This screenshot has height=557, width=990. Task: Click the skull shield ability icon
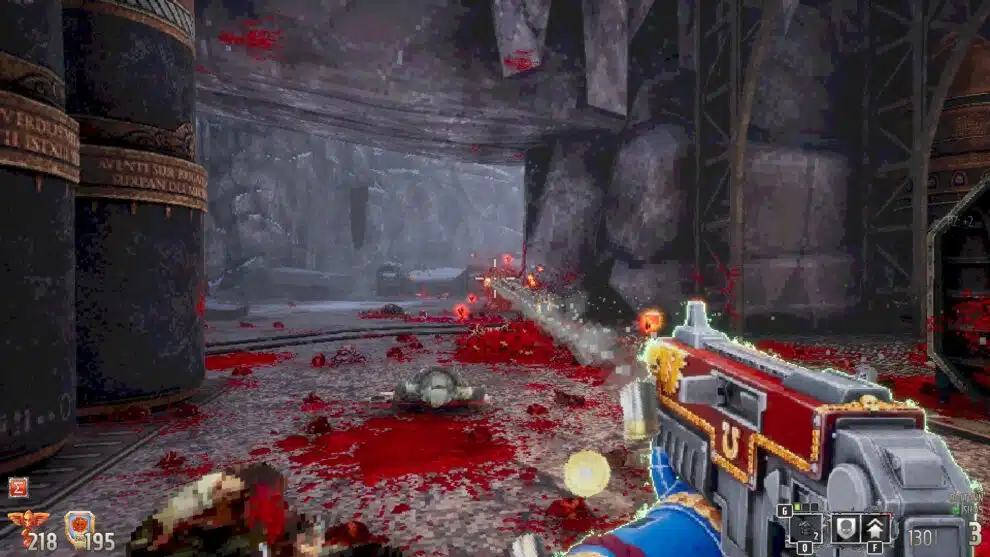[843, 527]
